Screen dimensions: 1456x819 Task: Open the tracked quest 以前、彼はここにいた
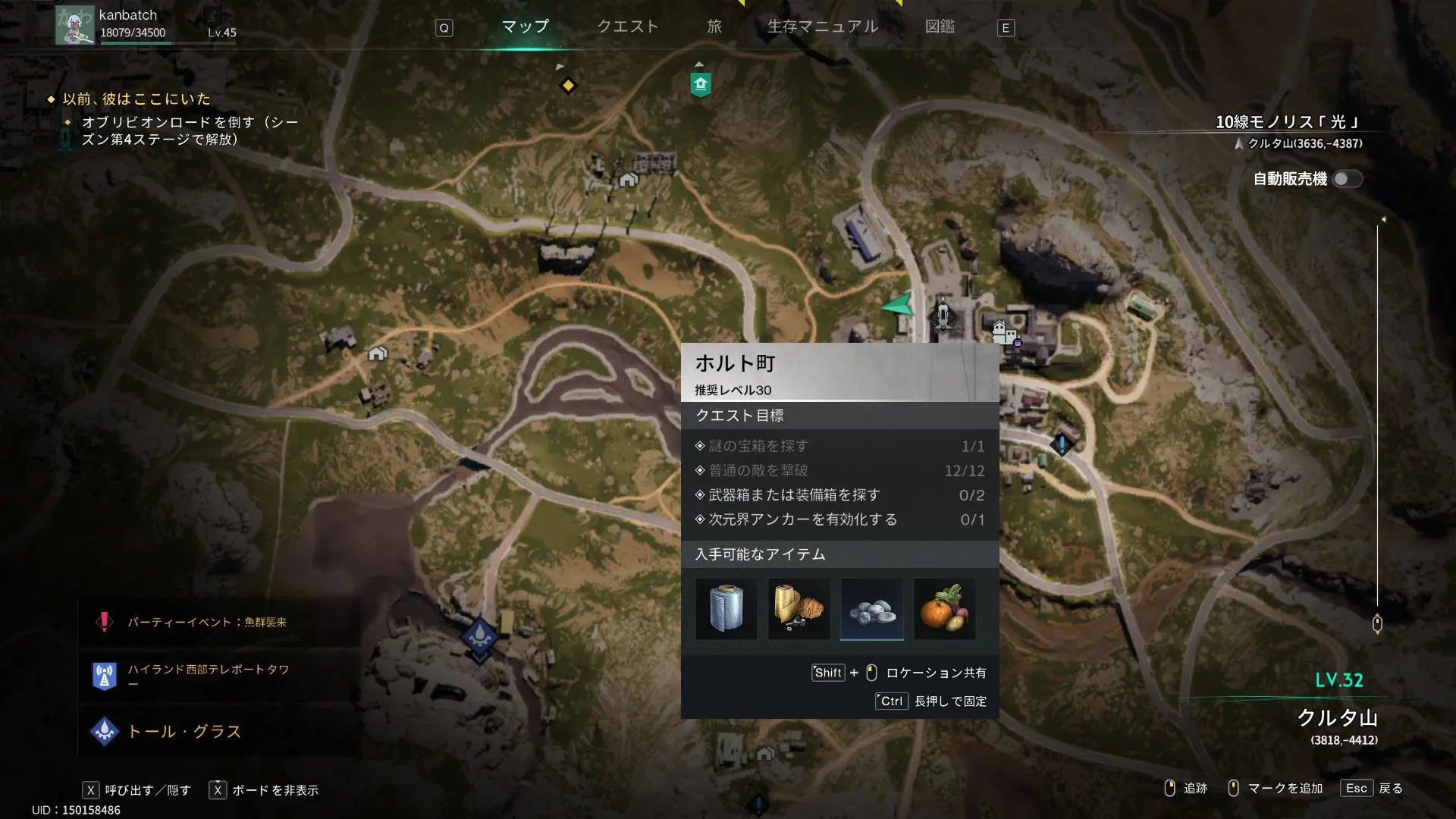point(136,99)
